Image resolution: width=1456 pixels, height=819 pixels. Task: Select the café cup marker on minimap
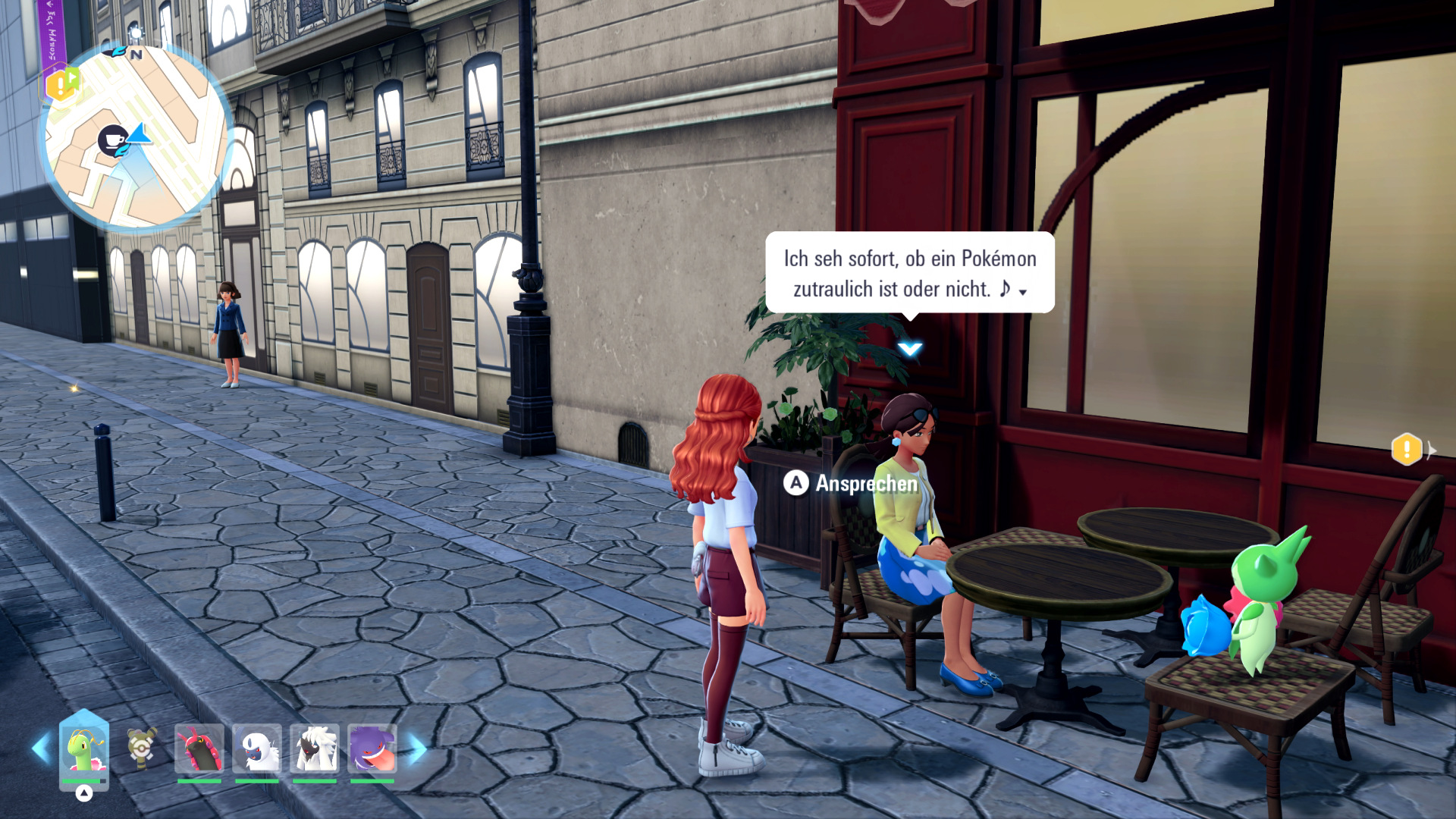(112, 140)
